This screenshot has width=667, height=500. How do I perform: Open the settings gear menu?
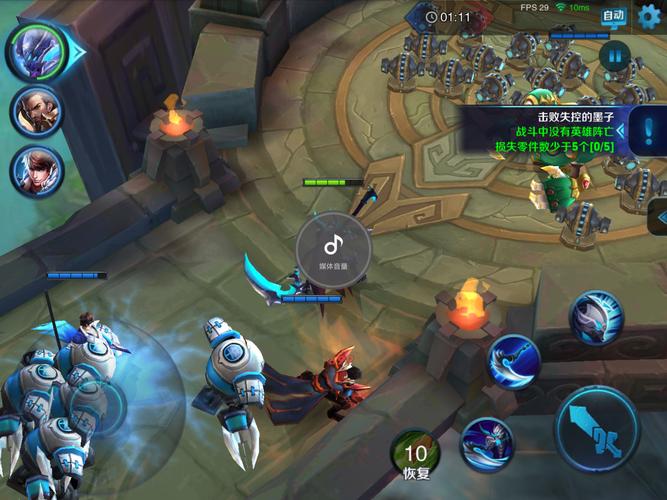click(650, 14)
